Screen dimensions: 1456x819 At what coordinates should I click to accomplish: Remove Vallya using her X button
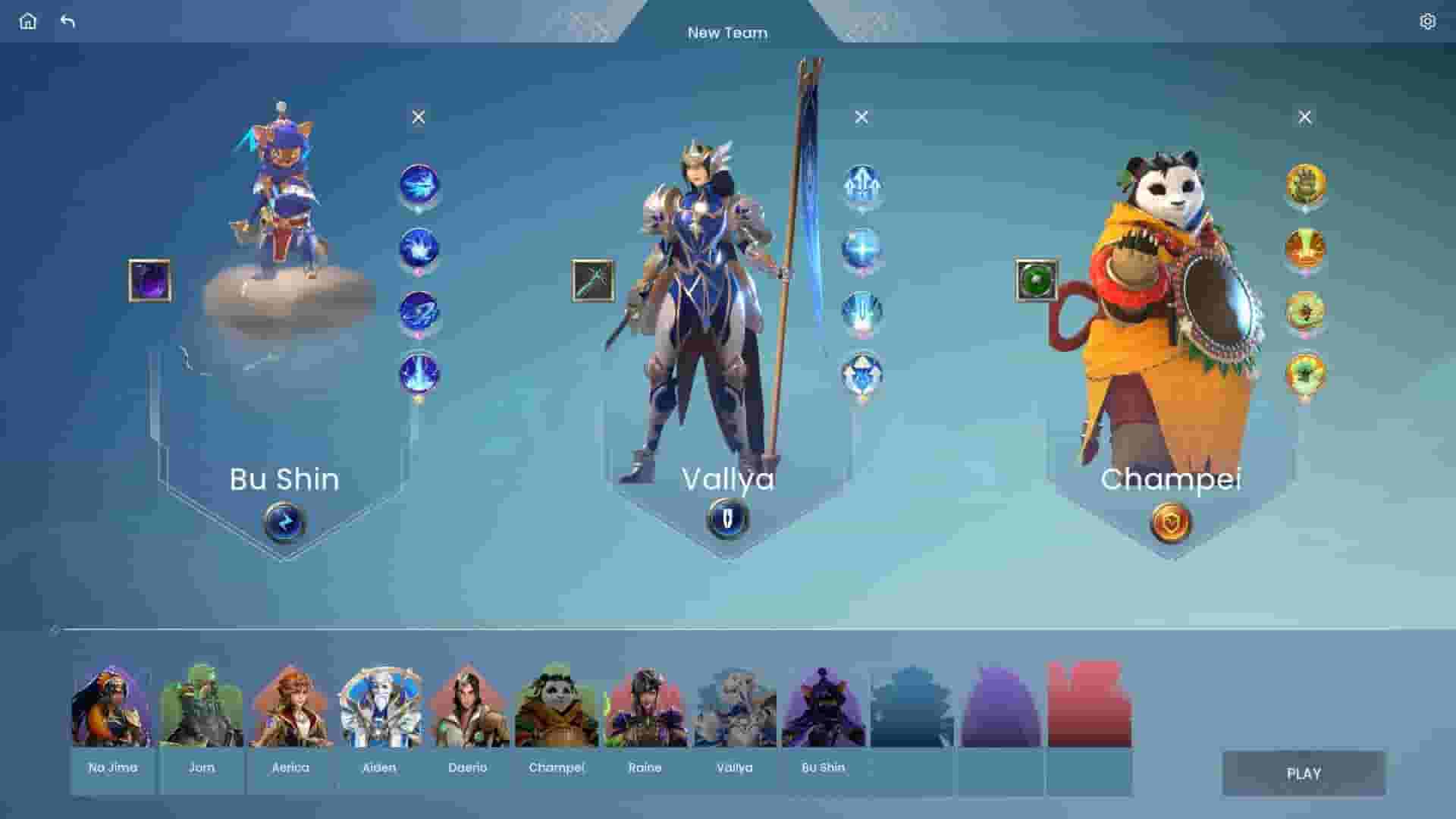coord(861,116)
